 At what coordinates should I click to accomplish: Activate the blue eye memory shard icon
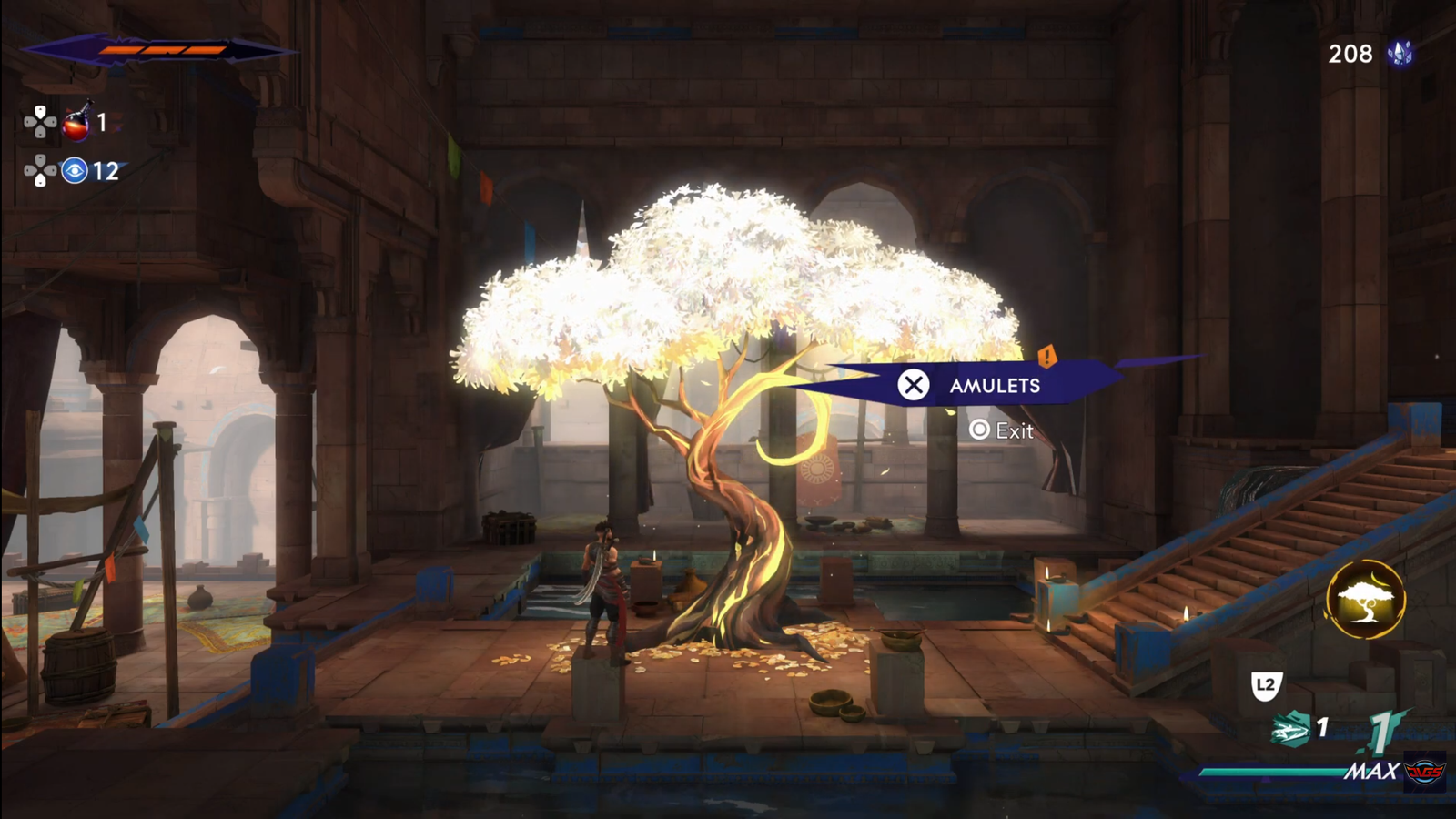(x=75, y=170)
